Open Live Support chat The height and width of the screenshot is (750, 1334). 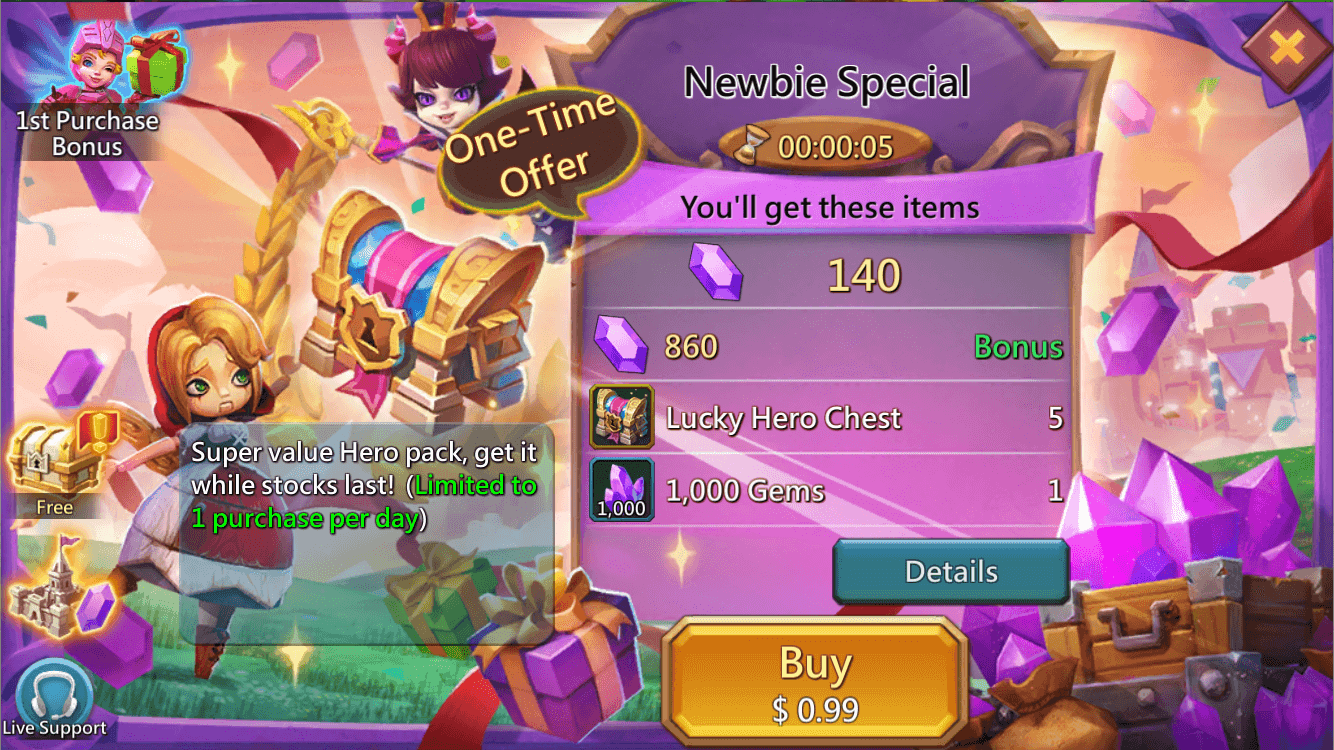point(55,690)
